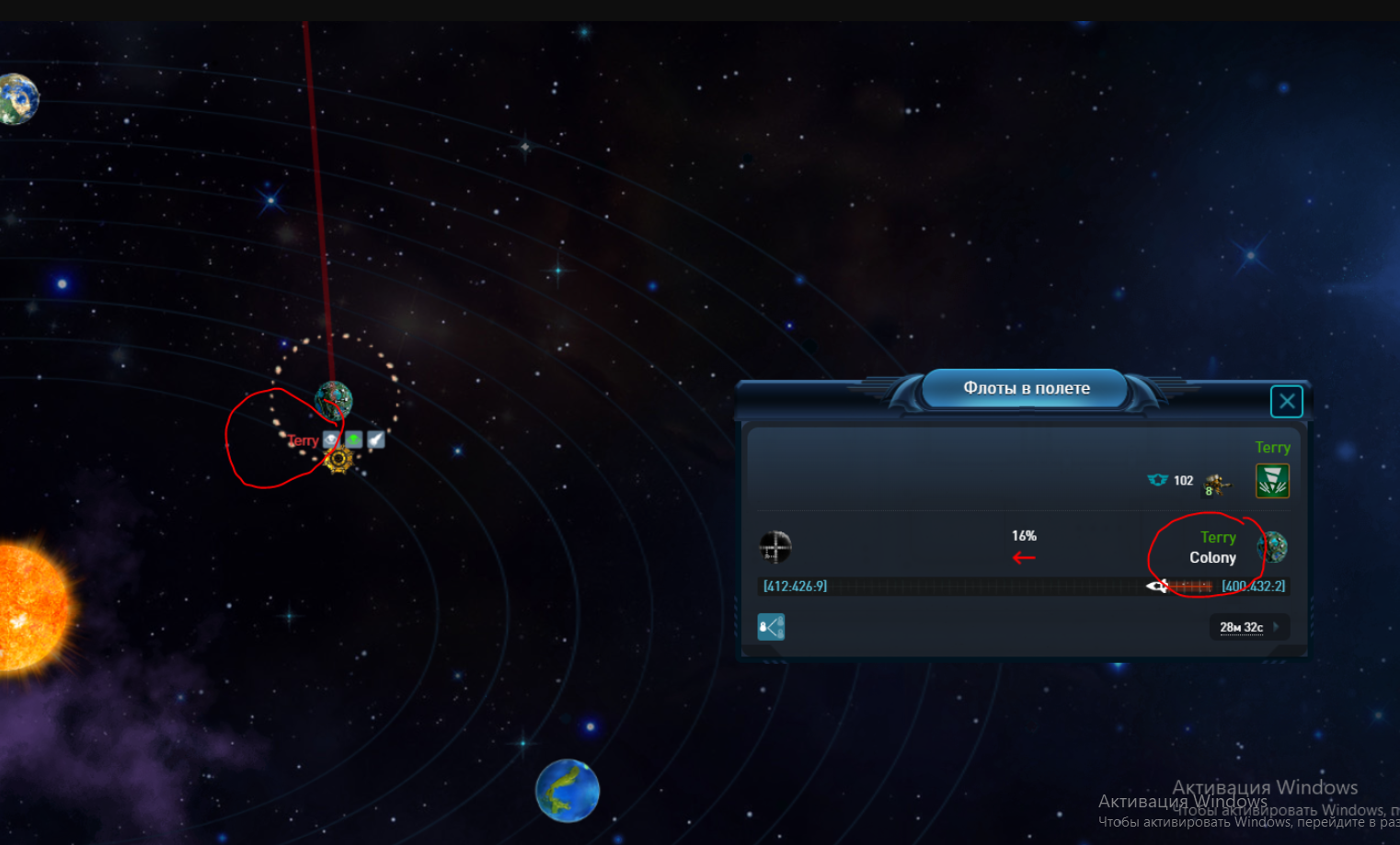
Task: View the armed unit icon marked 8
Action: pyautogui.click(x=1216, y=484)
